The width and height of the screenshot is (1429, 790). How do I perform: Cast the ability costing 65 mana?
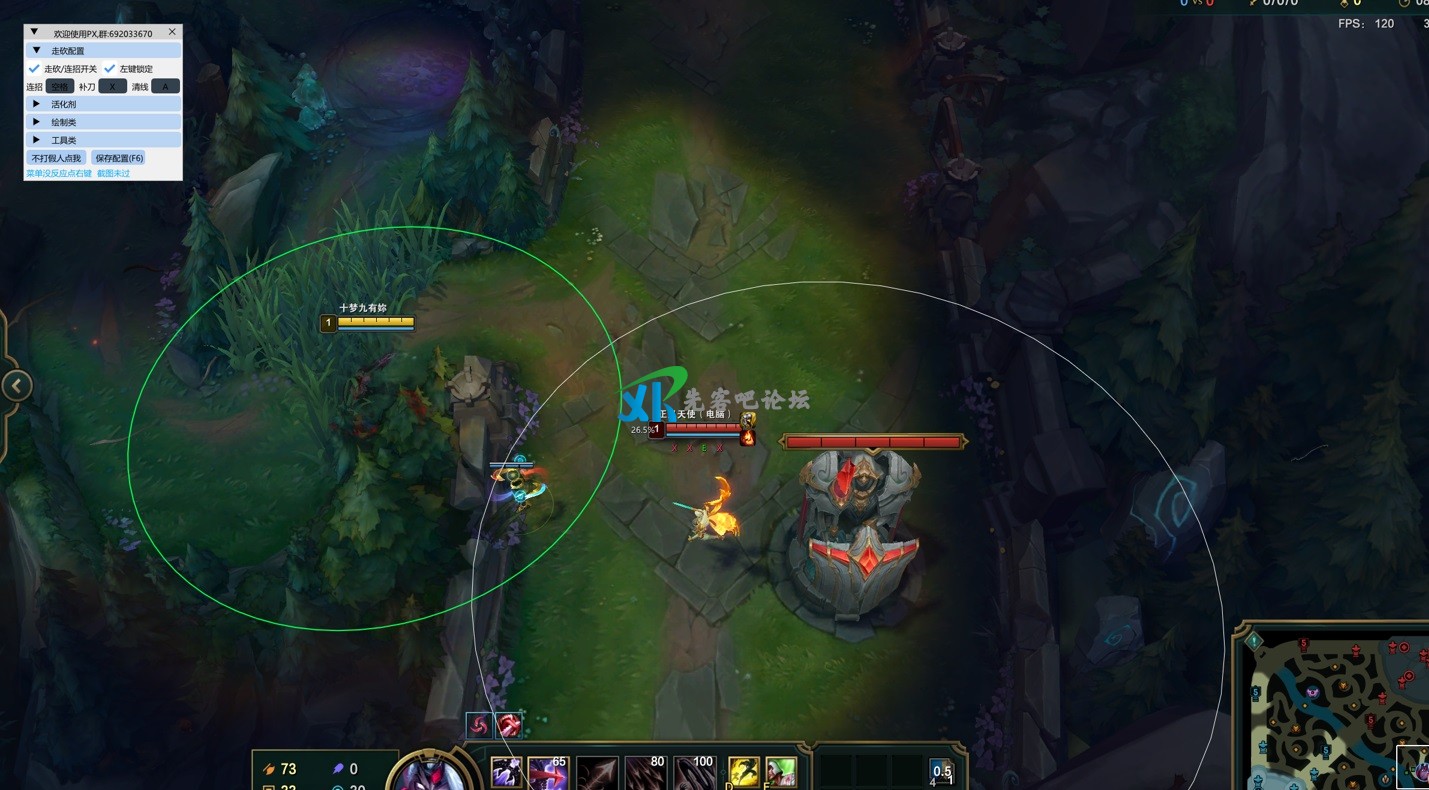tap(548, 772)
